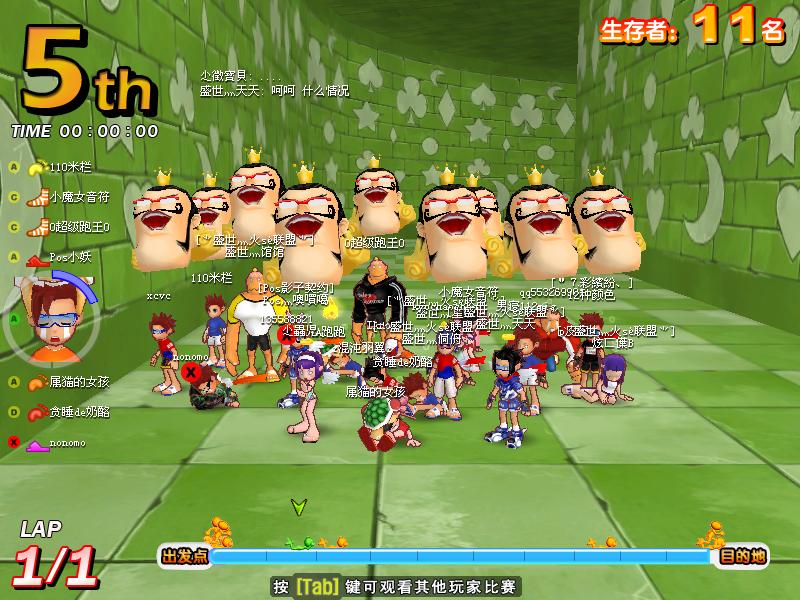Click the 出发点 start point label
The width and height of the screenshot is (800, 600).
coord(184,556)
